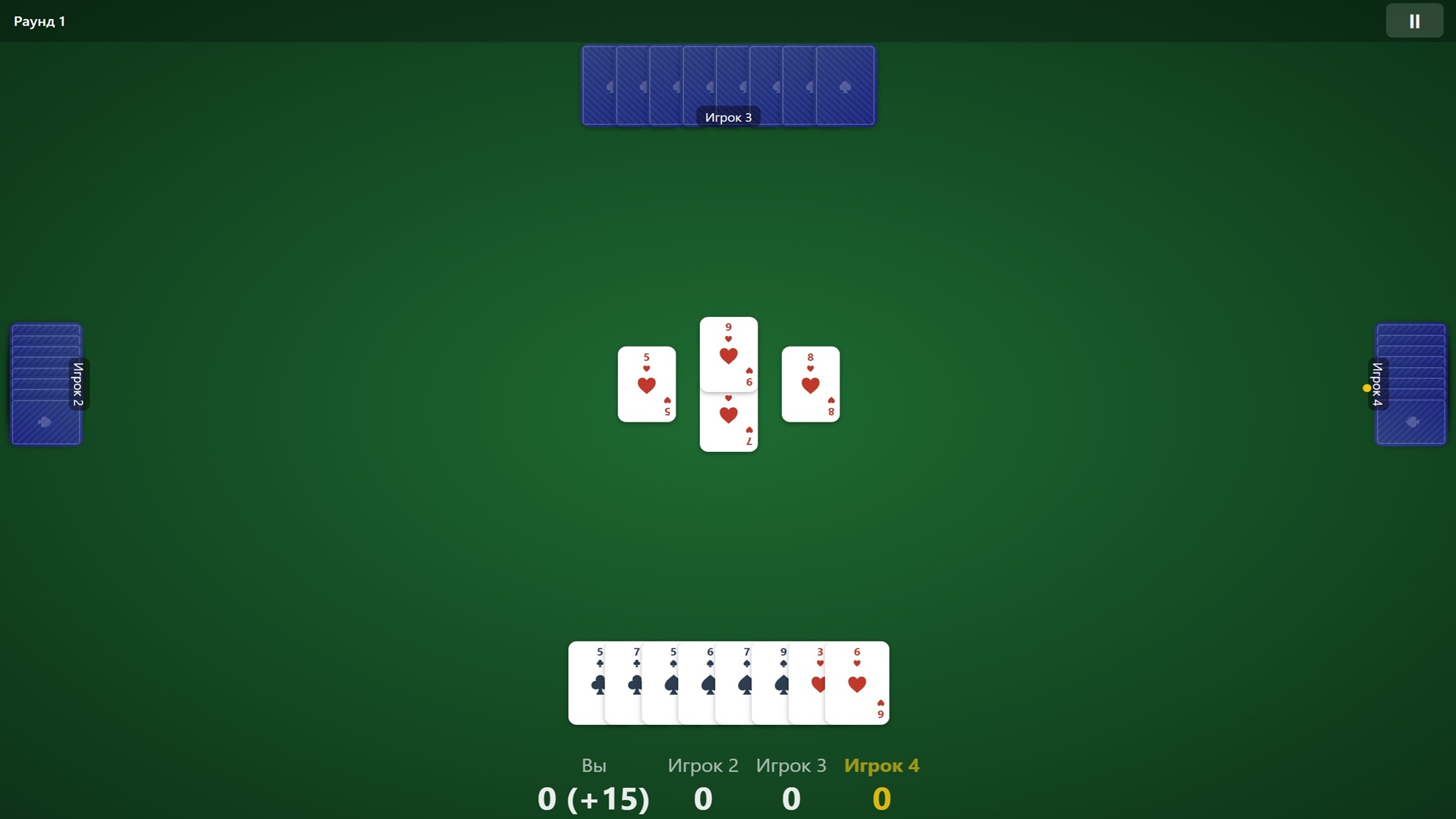1456x819 pixels.
Task: Click your score showing 0 (+15)
Action: tap(593, 798)
